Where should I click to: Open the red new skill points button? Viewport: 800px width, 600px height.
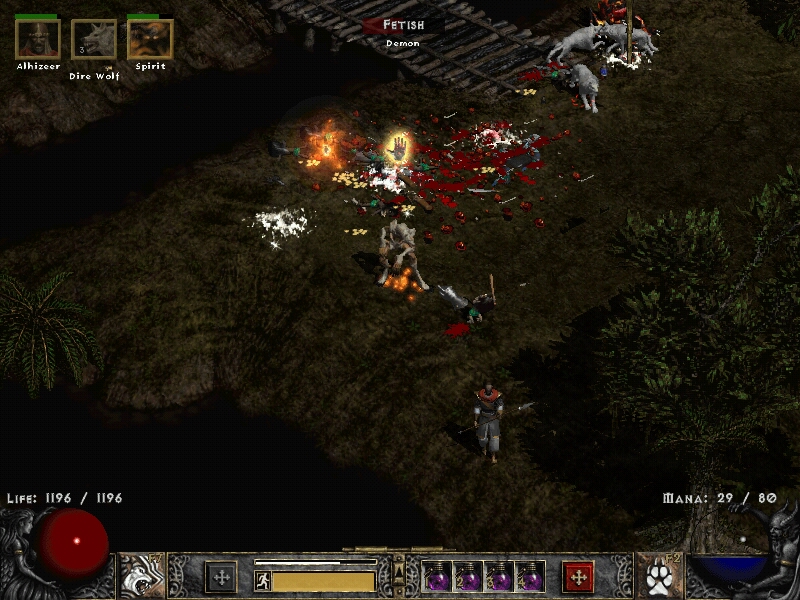tap(578, 576)
